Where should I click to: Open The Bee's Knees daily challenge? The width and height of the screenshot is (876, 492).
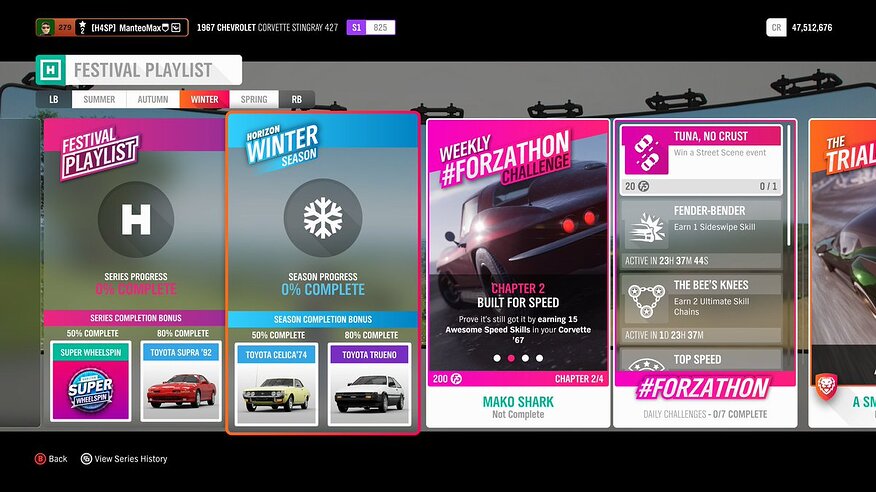(x=701, y=308)
